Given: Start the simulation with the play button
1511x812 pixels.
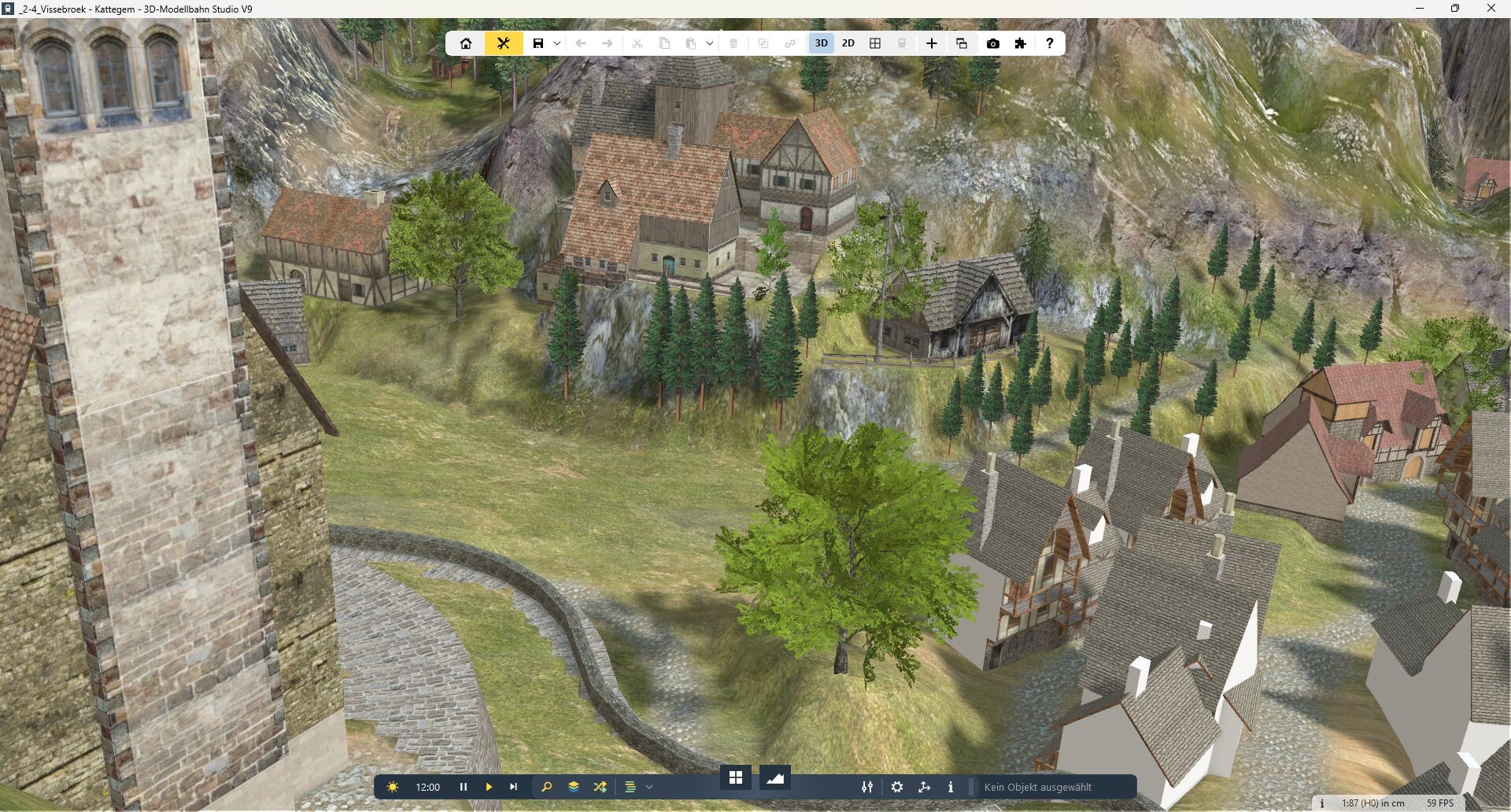Looking at the screenshot, I should click(489, 787).
